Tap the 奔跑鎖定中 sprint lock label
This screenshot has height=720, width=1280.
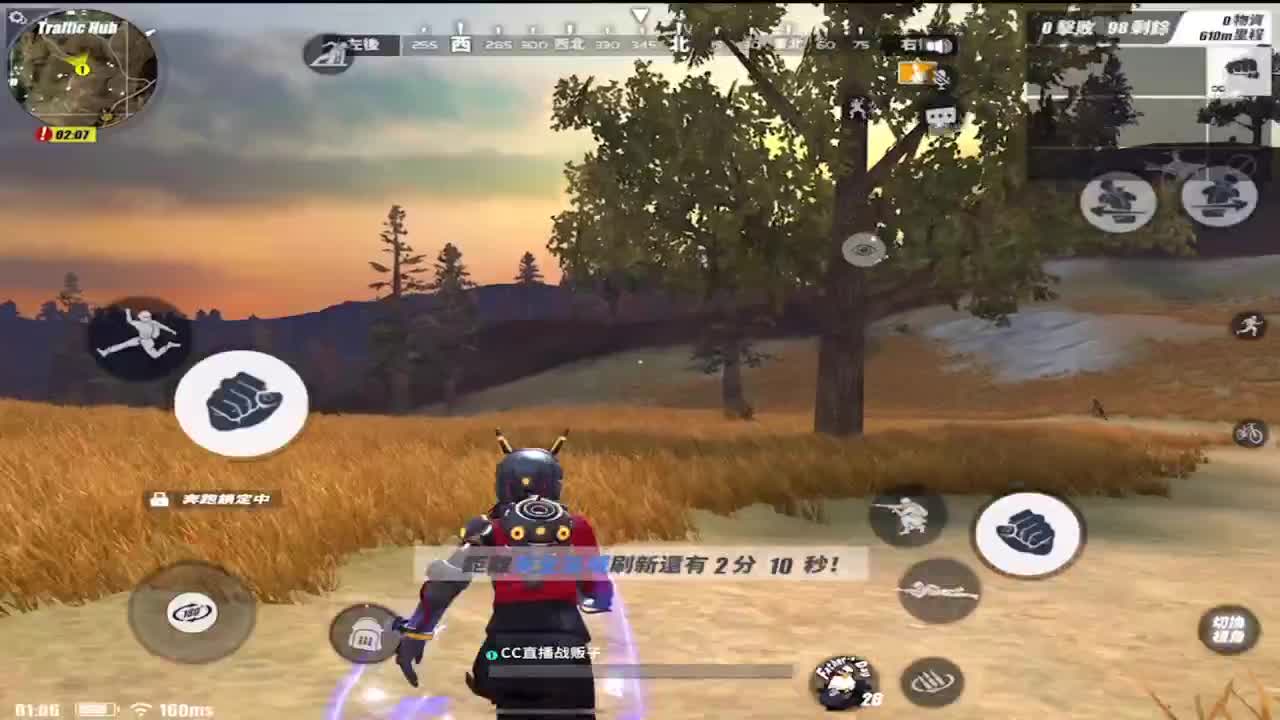pos(228,497)
